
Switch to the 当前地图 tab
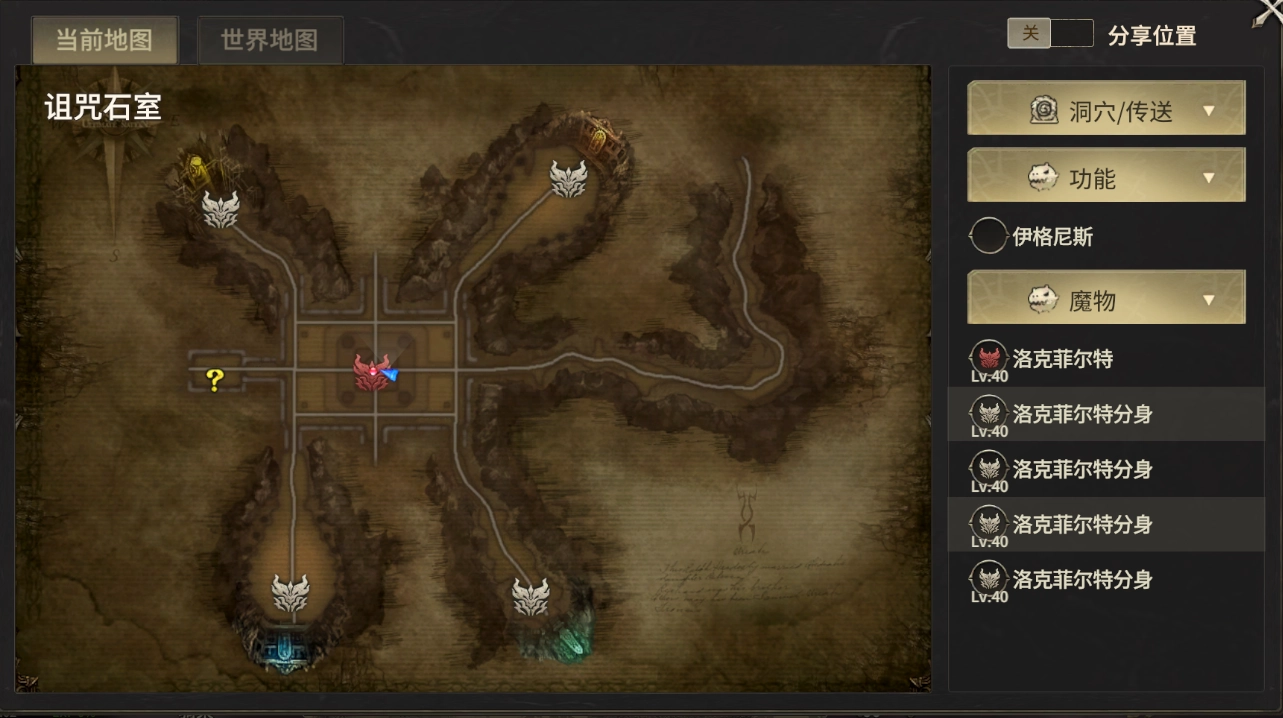pyautogui.click(x=105, y=40)
